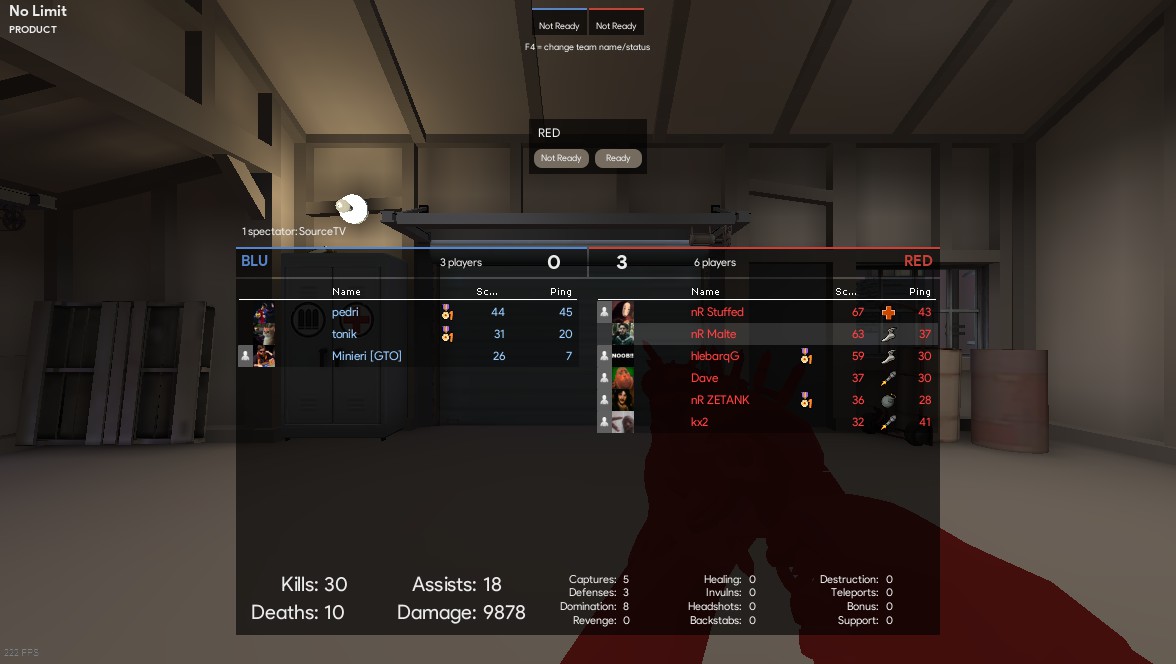The image size is (1176, 664).
Task: Select the player named Dave
Action: 705,378
